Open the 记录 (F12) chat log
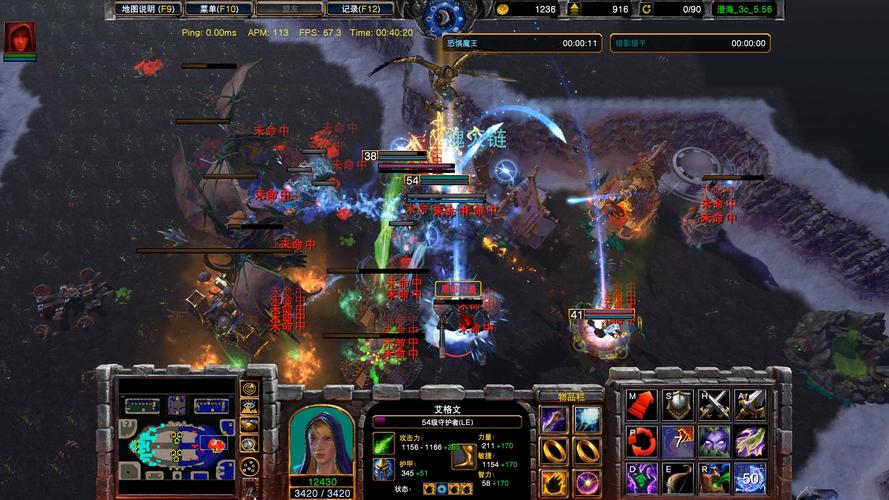 click(x=359, y=9)
